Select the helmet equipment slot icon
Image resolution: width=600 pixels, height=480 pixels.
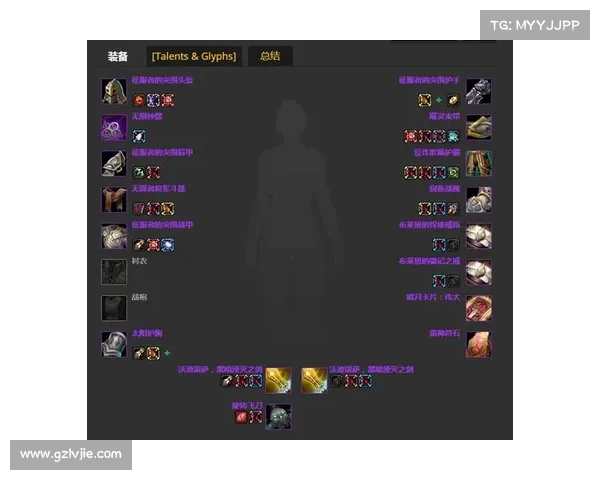114,91
